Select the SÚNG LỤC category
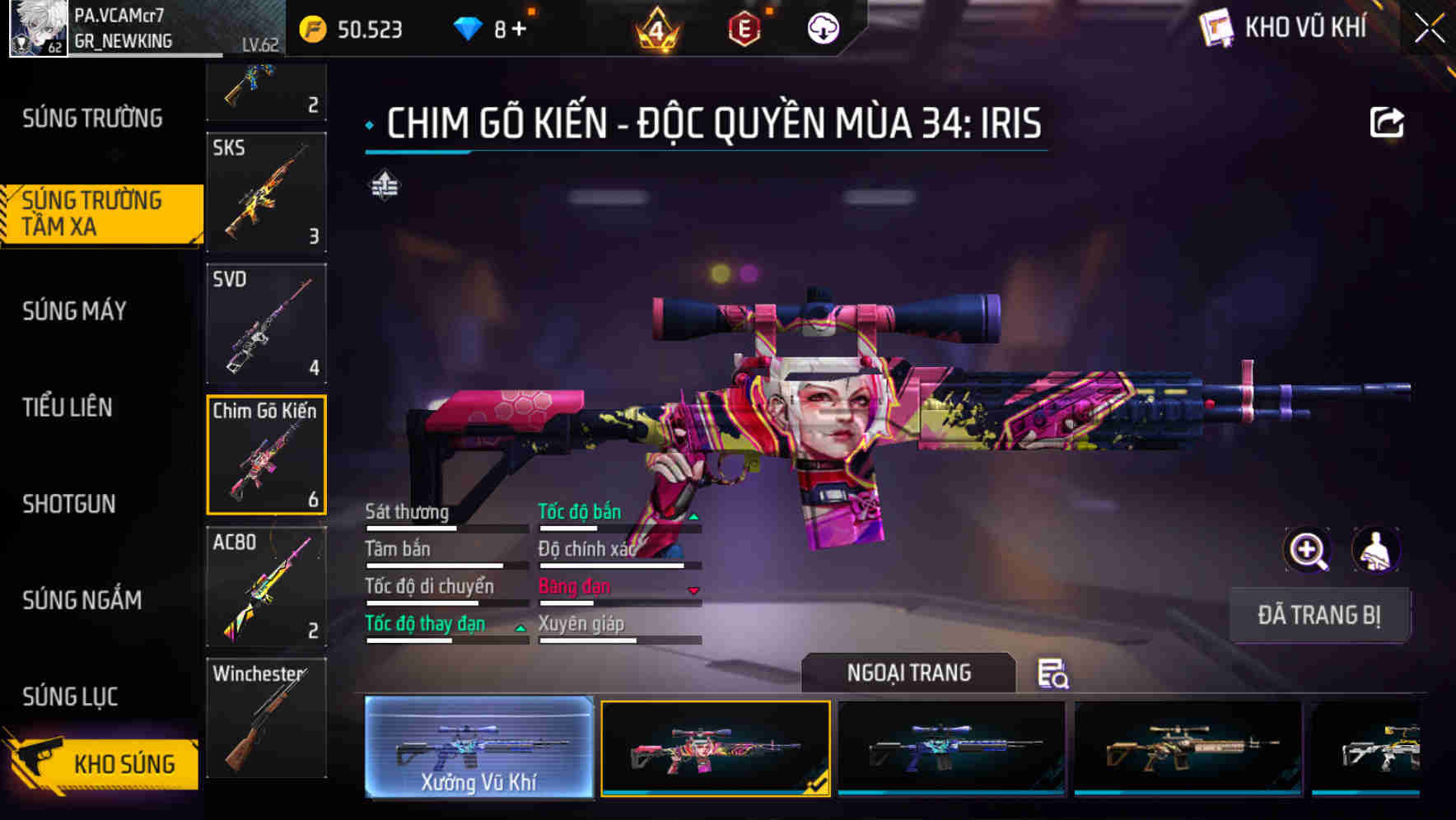The image size is (1456, 820). point(70,697)
